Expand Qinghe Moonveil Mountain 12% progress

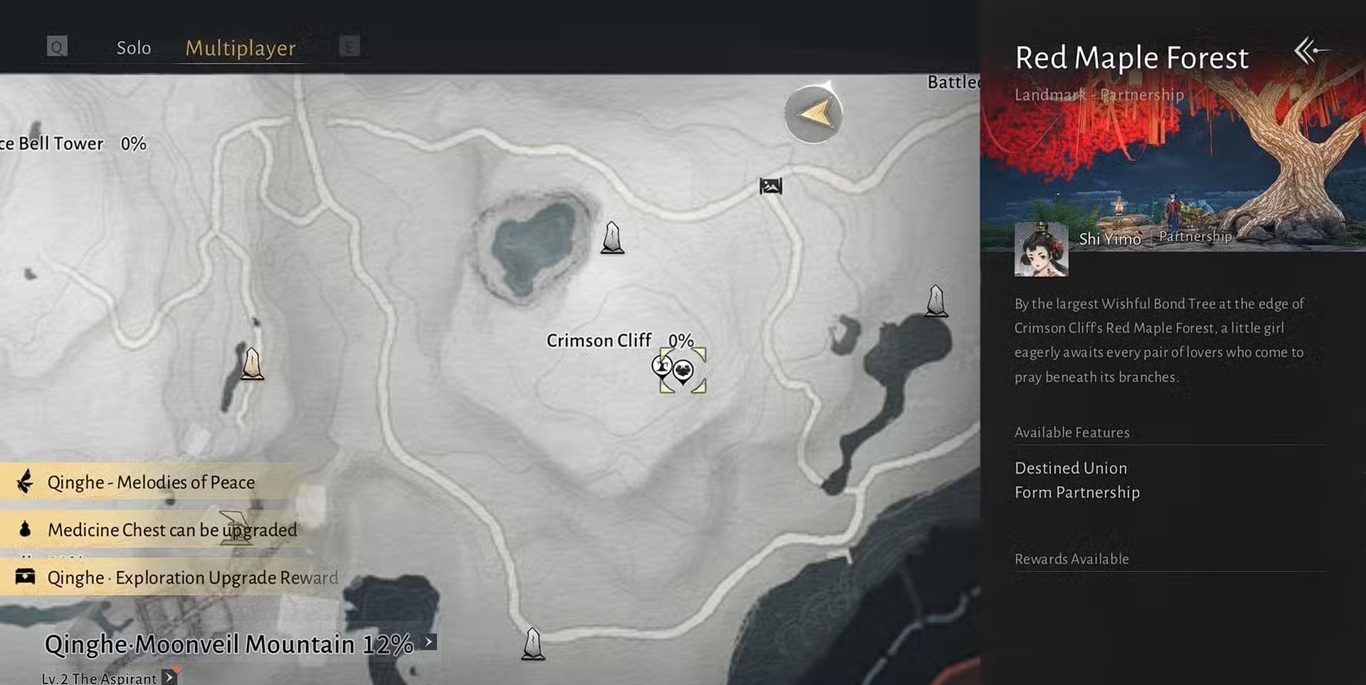click(428, 643)
